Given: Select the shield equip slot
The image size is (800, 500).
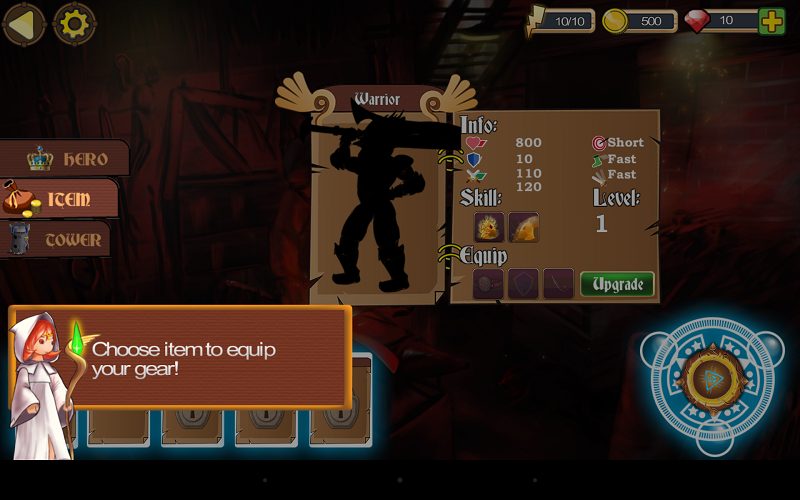Looking at the screenshot, I should point(523,284).
